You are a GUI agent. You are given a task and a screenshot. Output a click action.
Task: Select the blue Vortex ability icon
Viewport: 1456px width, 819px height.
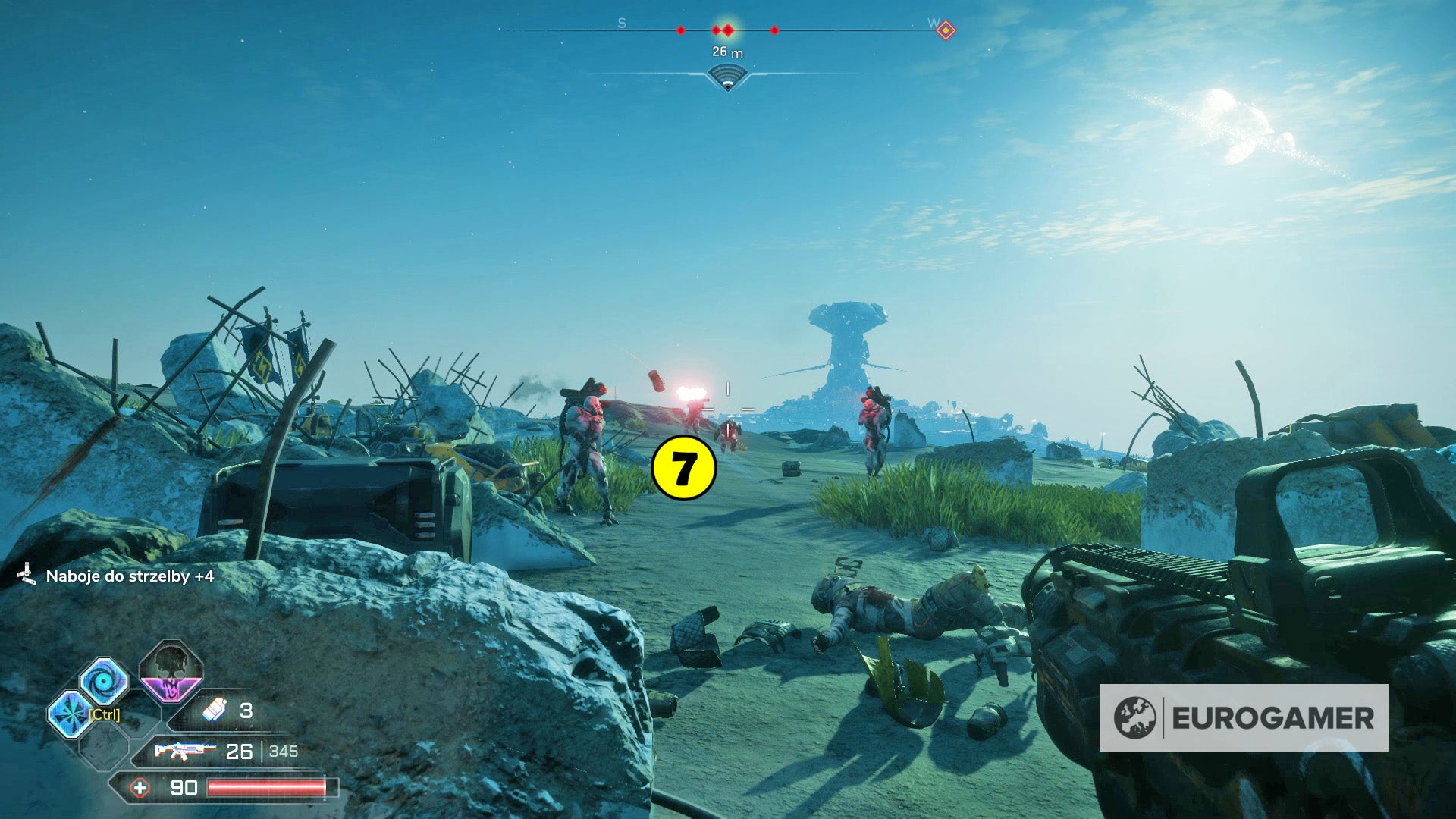(x=104, y=682)
